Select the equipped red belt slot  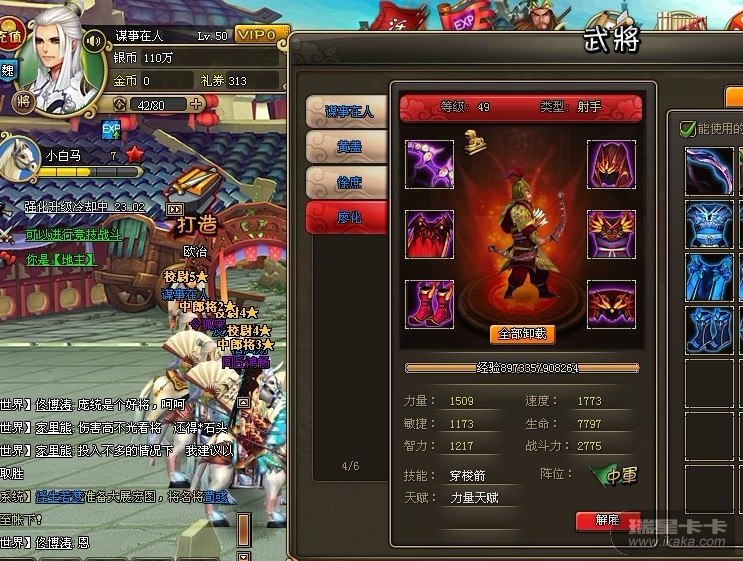[x=611, y=304]
